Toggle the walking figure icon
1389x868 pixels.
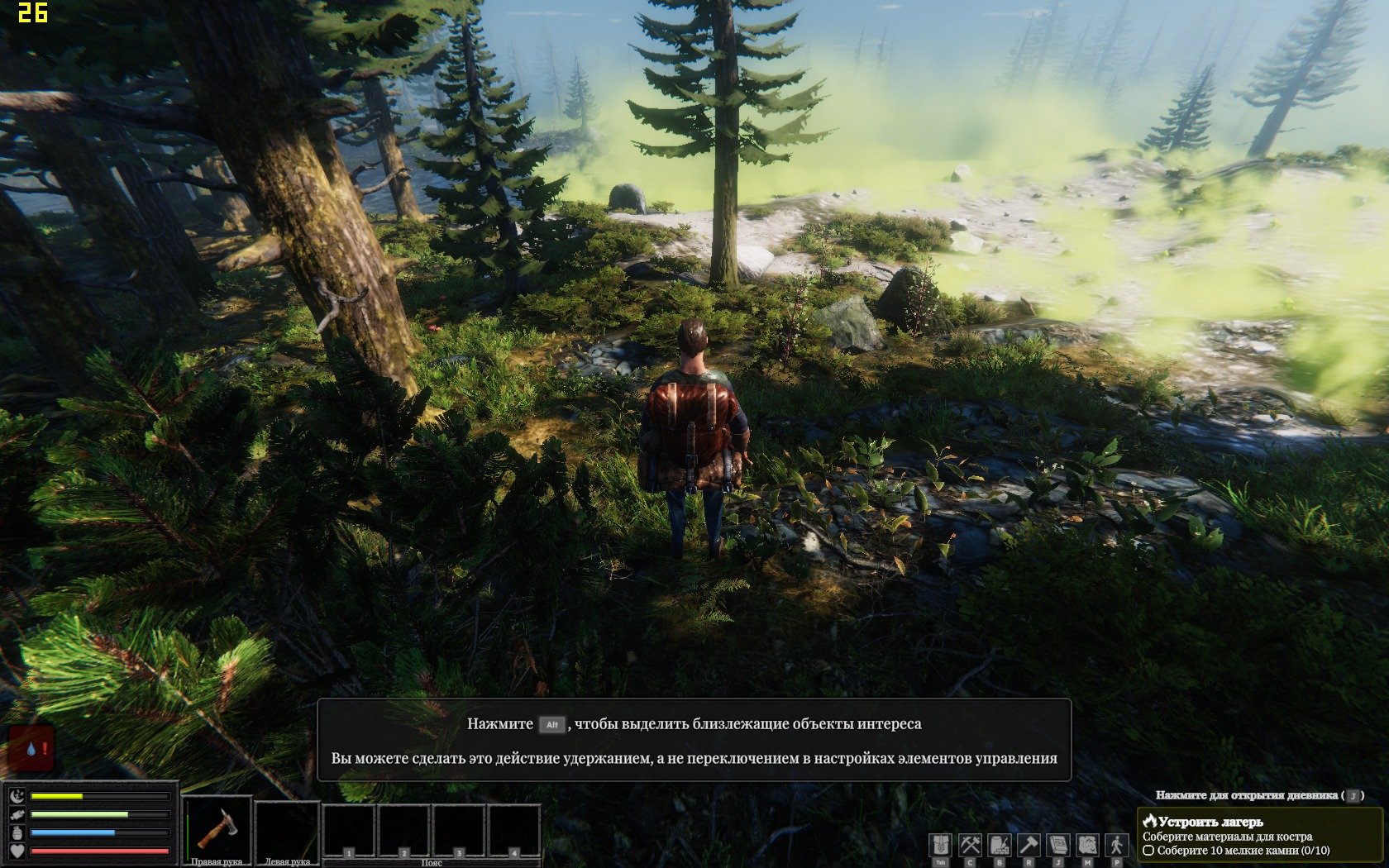[x=1117, y=845]
